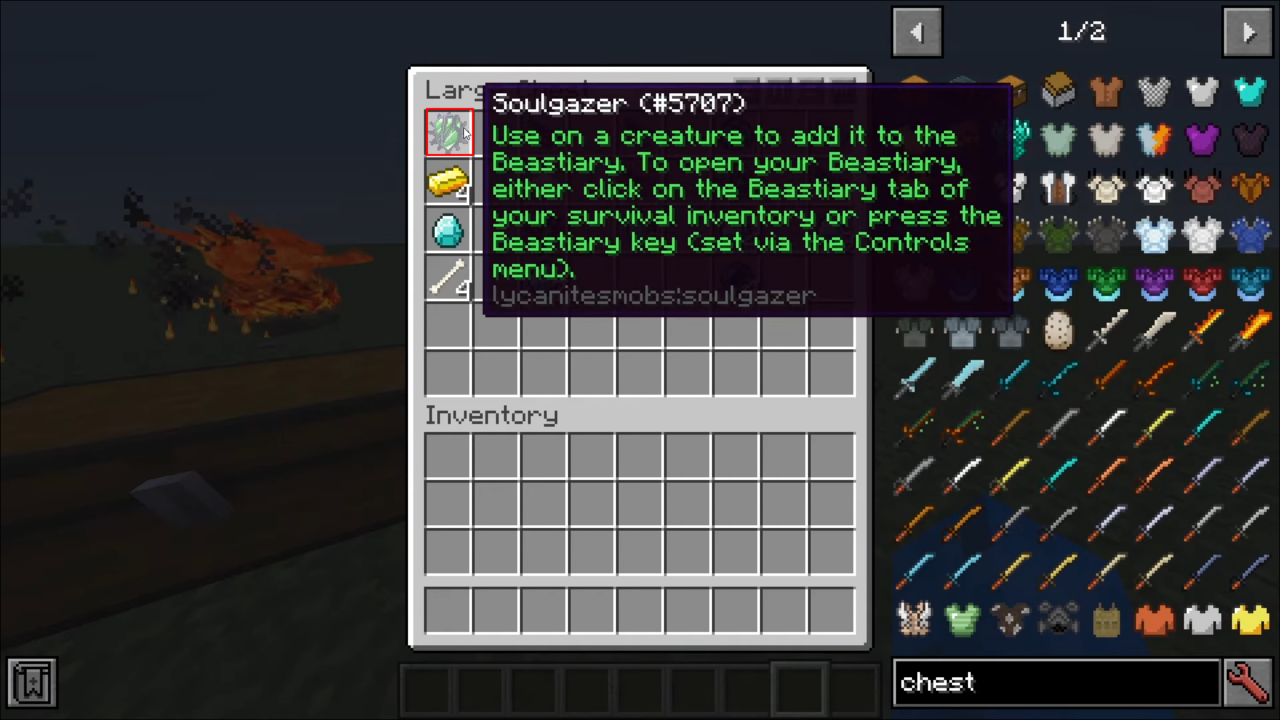Screen dimensions: 1280x720
Task: Select the plain orange tunic in the bottom row
Action: coord(1154,620)
